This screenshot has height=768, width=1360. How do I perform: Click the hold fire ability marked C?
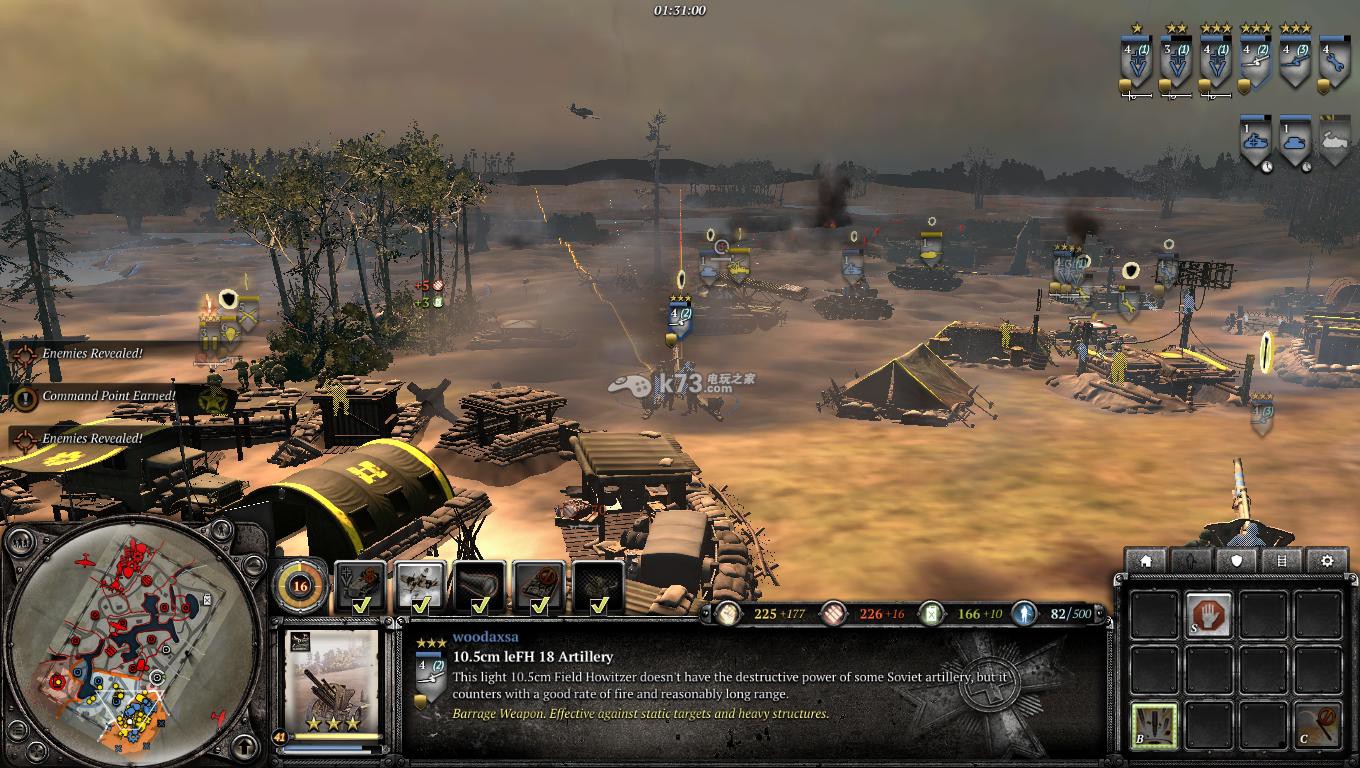point(1316,724)
